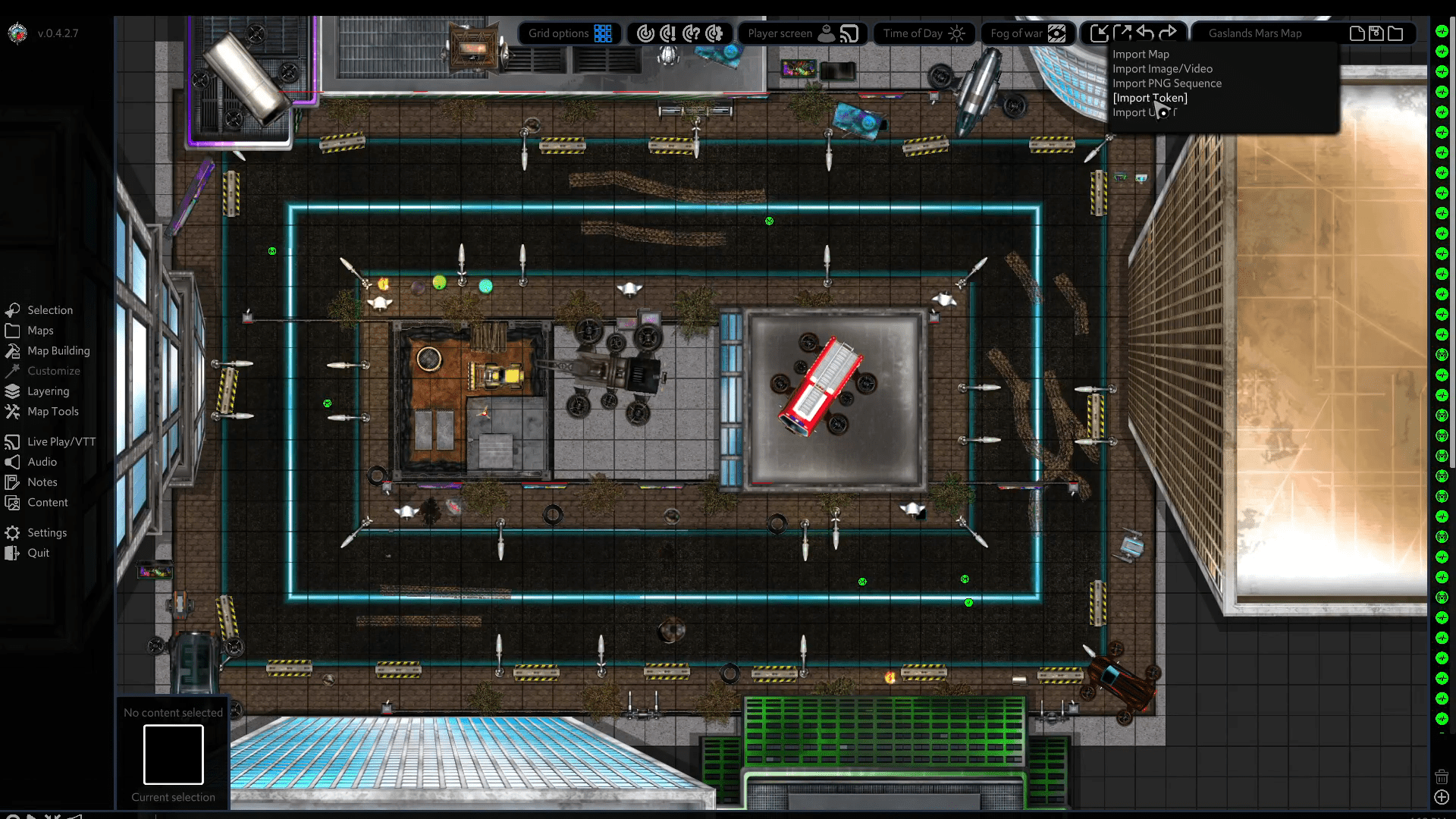1456x819 pixels.
Task: Pick Import PNG Sequence
Action: (1166, 83)
